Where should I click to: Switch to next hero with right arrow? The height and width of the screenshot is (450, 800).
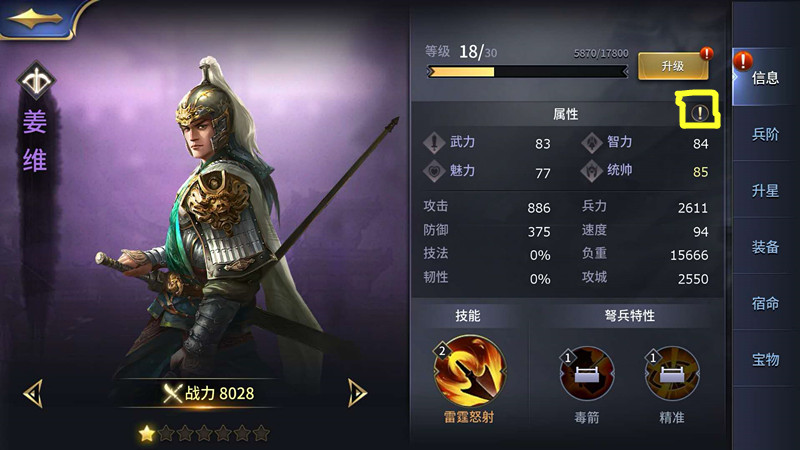tap(357, 393)
